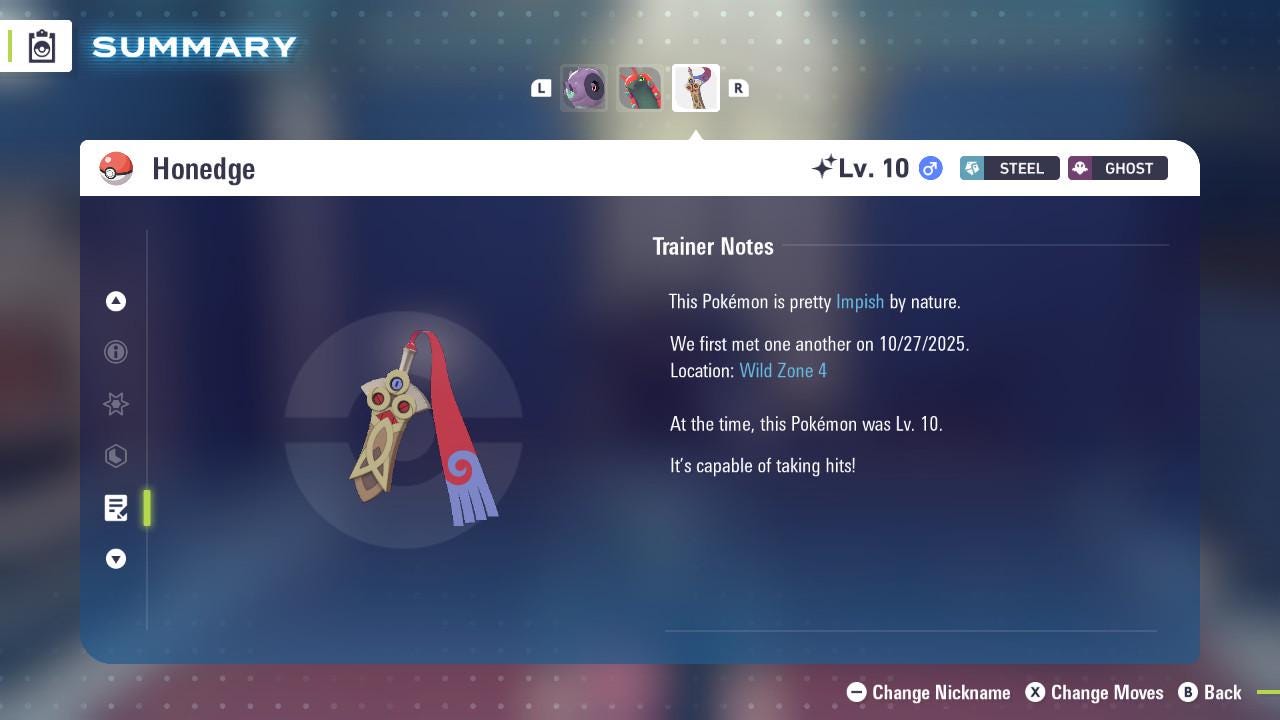This screenshot has height=720, width=1280.
Task: Select the GHOST type badge
Action: coord(1117,168)
